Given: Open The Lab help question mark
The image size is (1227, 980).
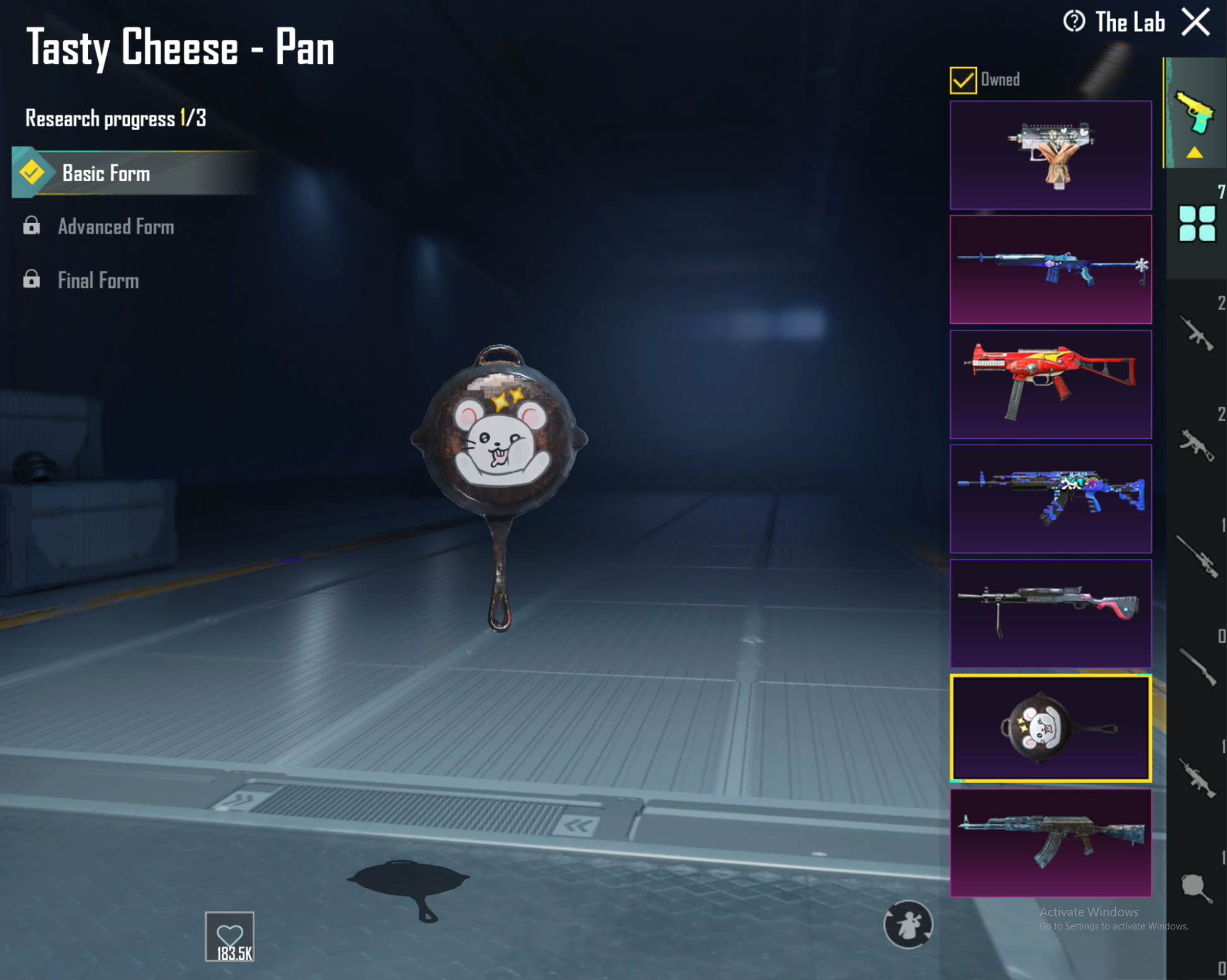Looking at the screenshot, I should [1074, 22].
